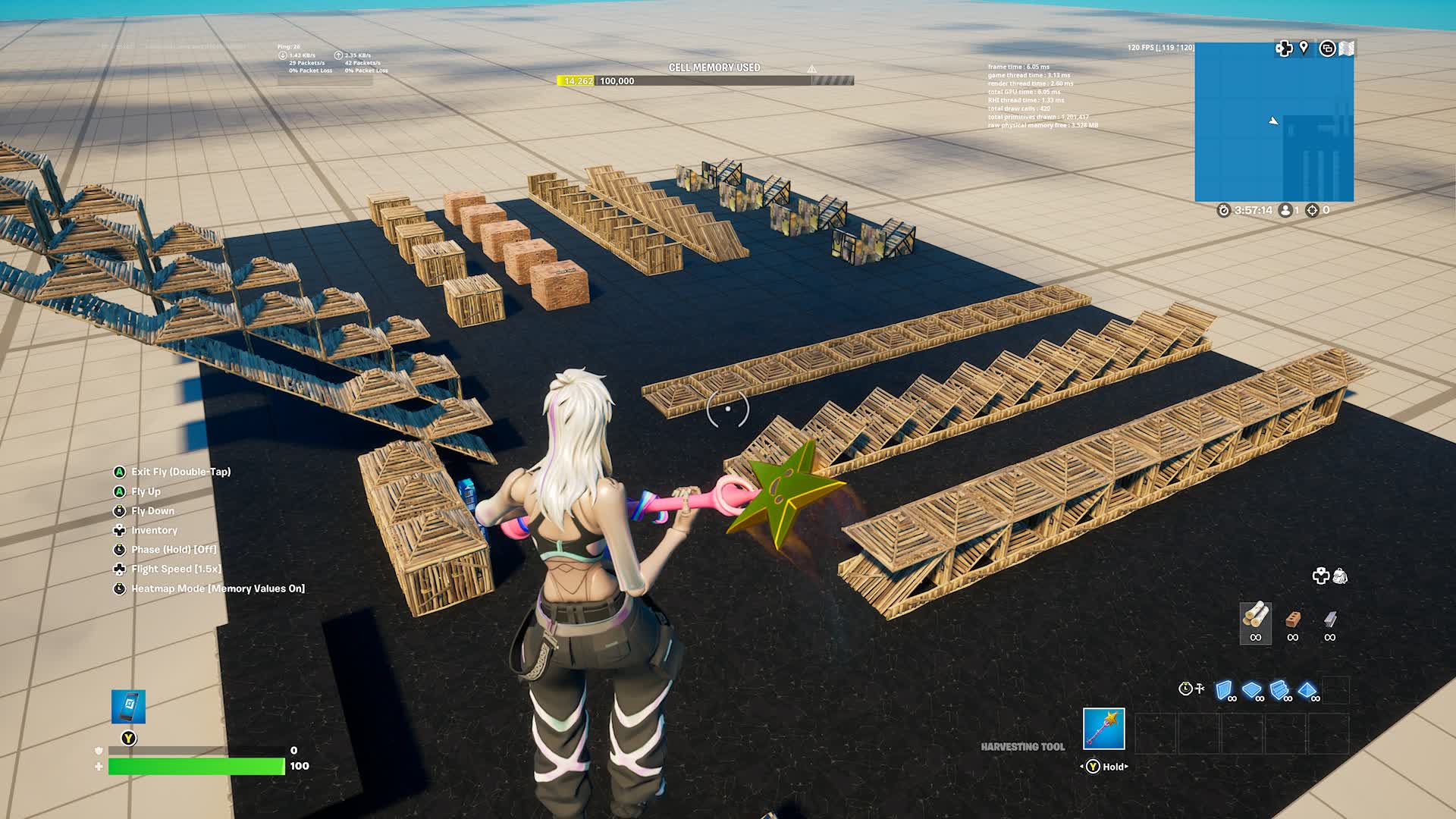Expand the minimap via the overlap icon
Viewport: 1456px width, 819px height.
[x=1328, y=48]
